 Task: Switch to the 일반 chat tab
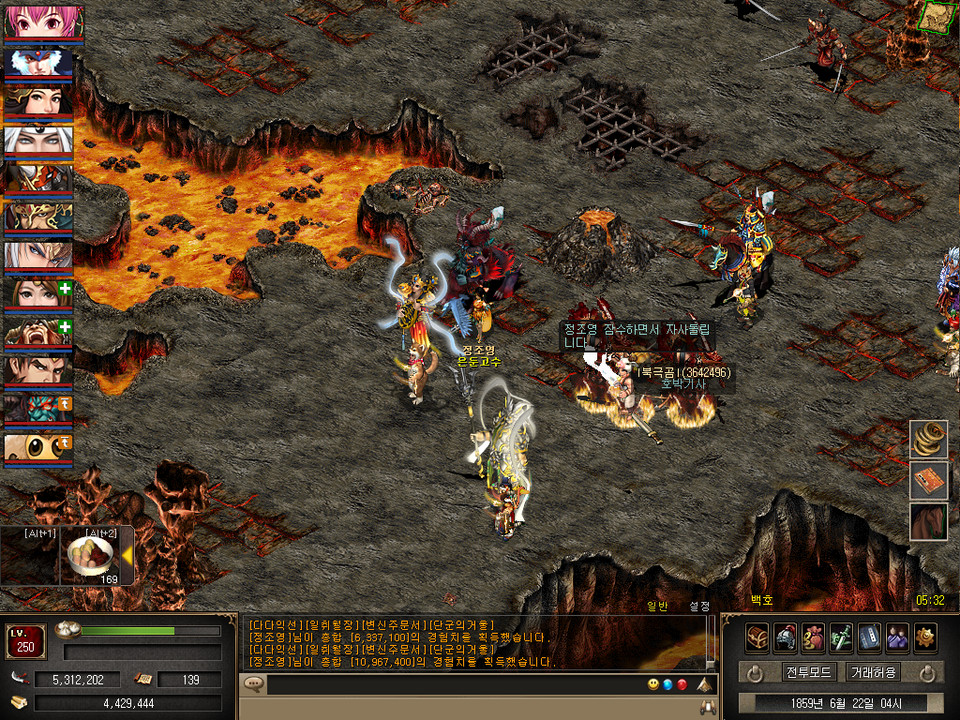657,606
